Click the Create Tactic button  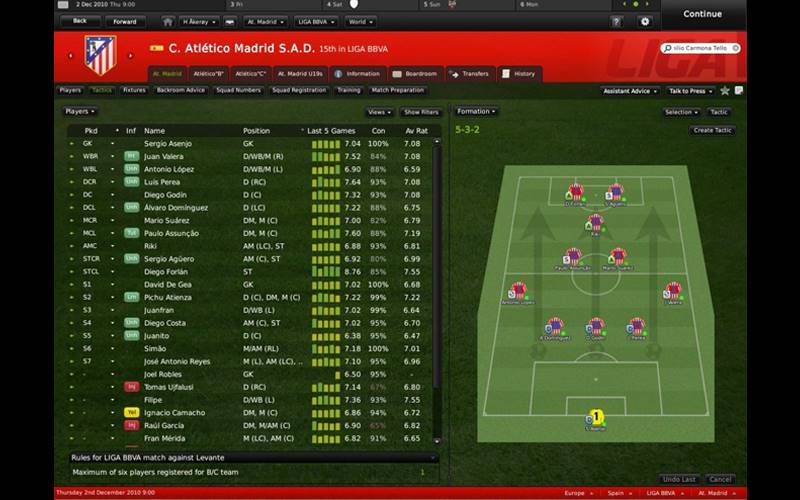click(712, 130)
